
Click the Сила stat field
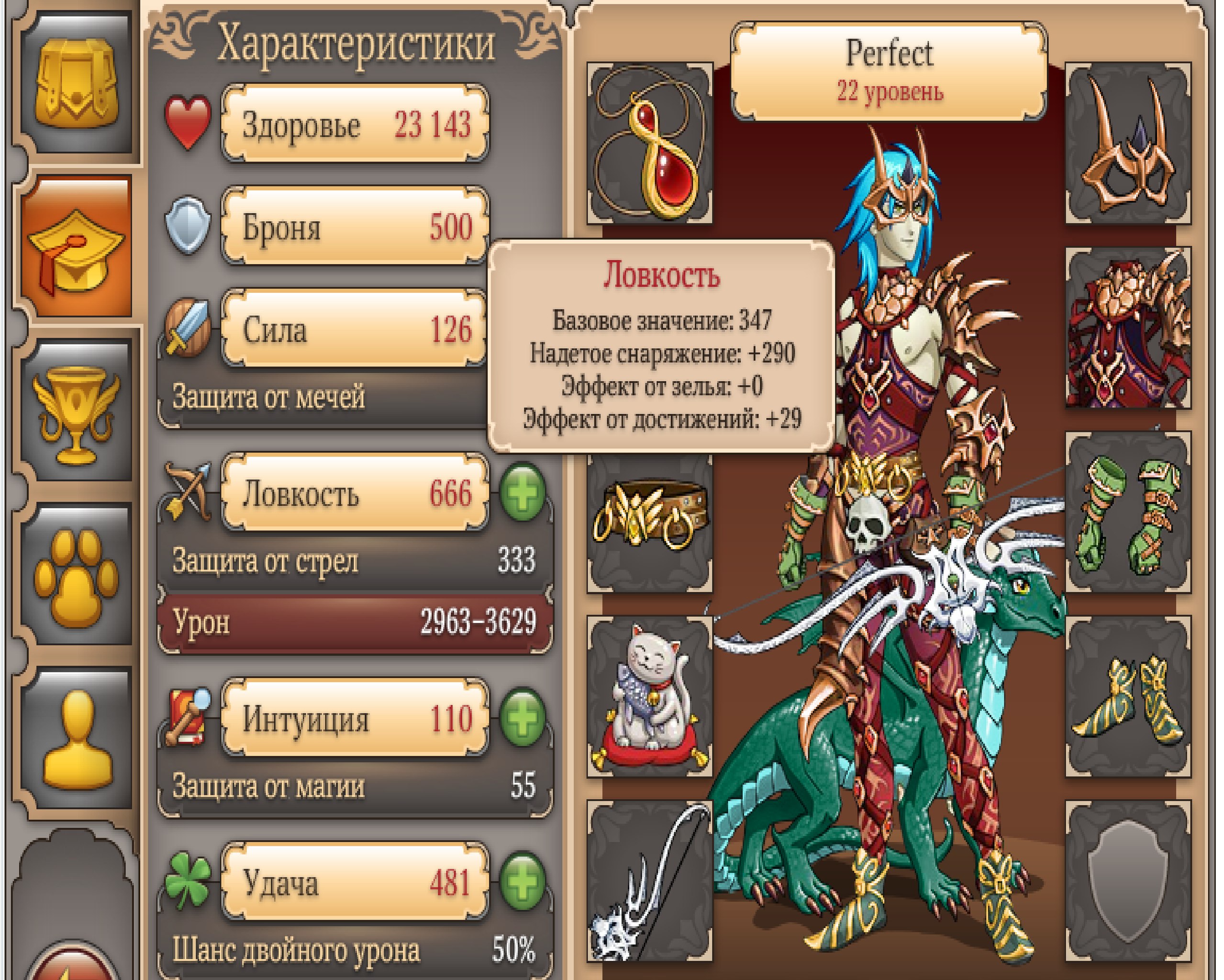[x=356, y=329]
